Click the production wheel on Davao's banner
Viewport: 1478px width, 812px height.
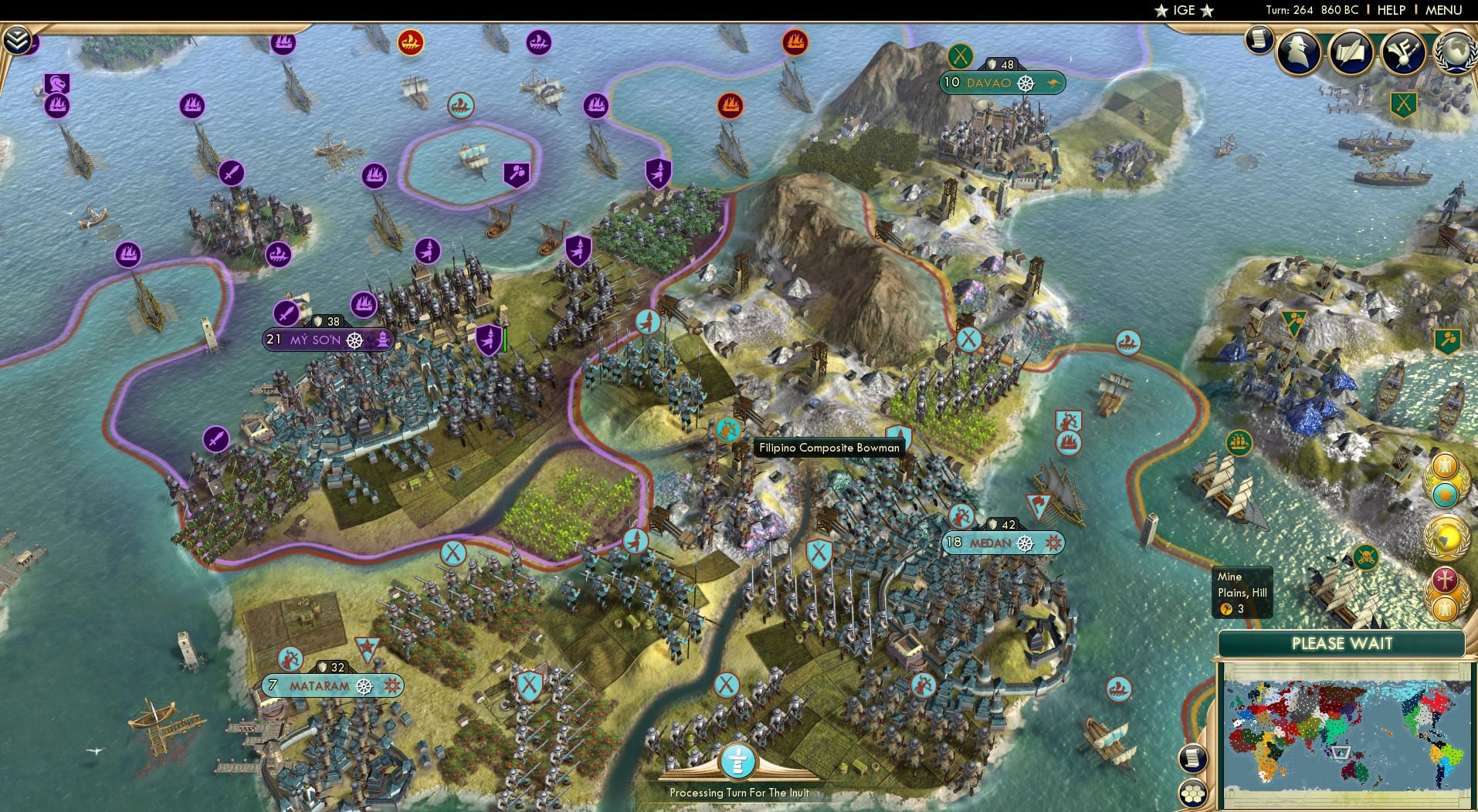1027,83
